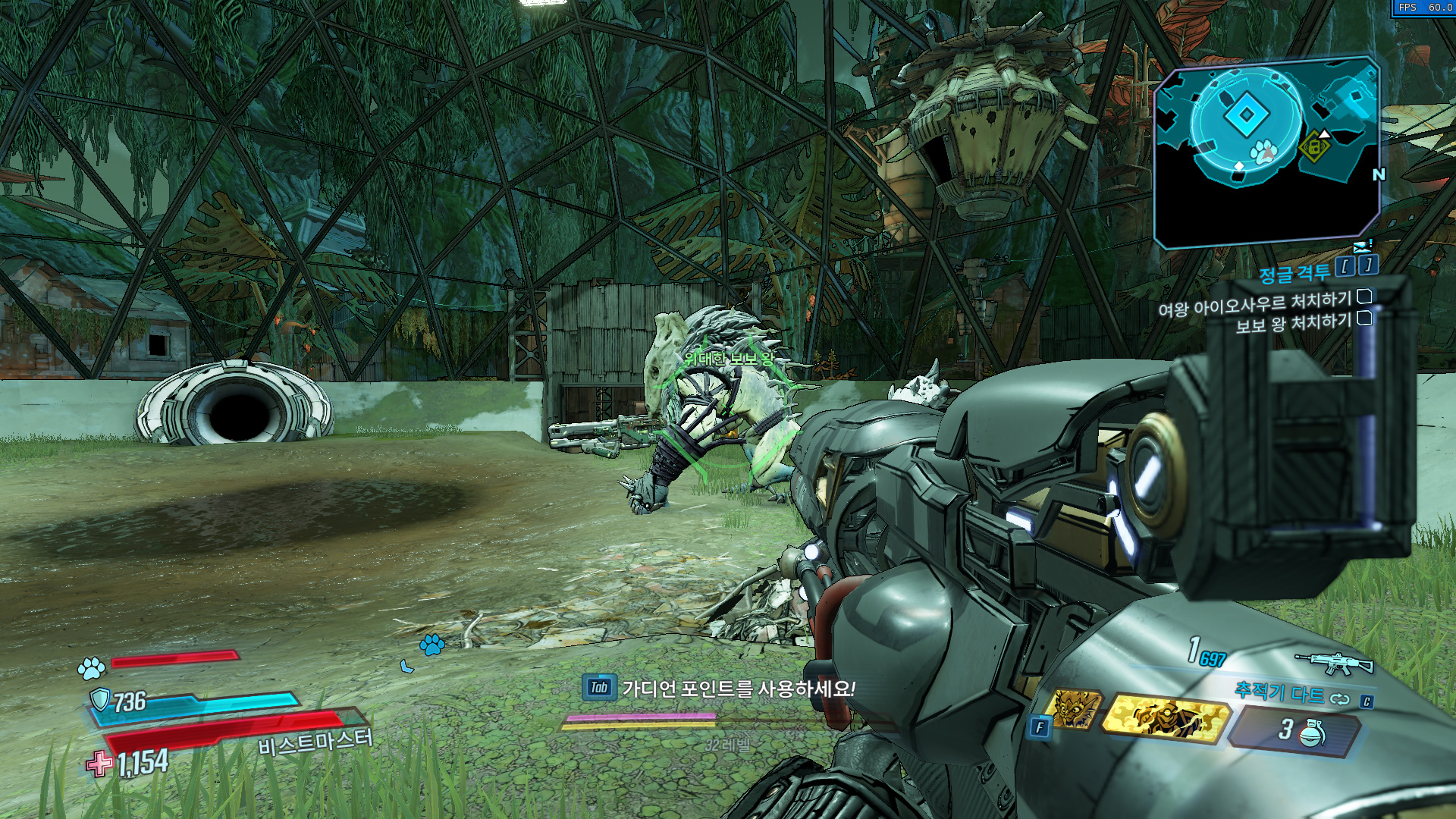The width and height of the screenshot is (1456, 819).
Task: Activate the pet command creature-face icon
Action: pyautogui.click(x=1075, y=710)
